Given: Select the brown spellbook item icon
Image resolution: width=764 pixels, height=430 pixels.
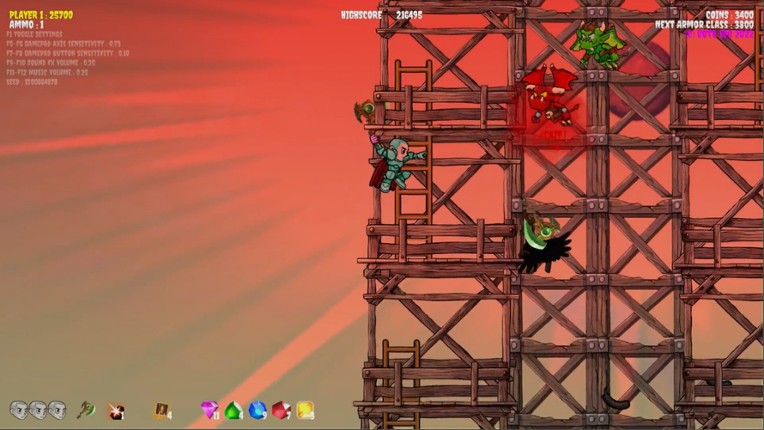Looking at the screenshot, I should click(160, 410).
